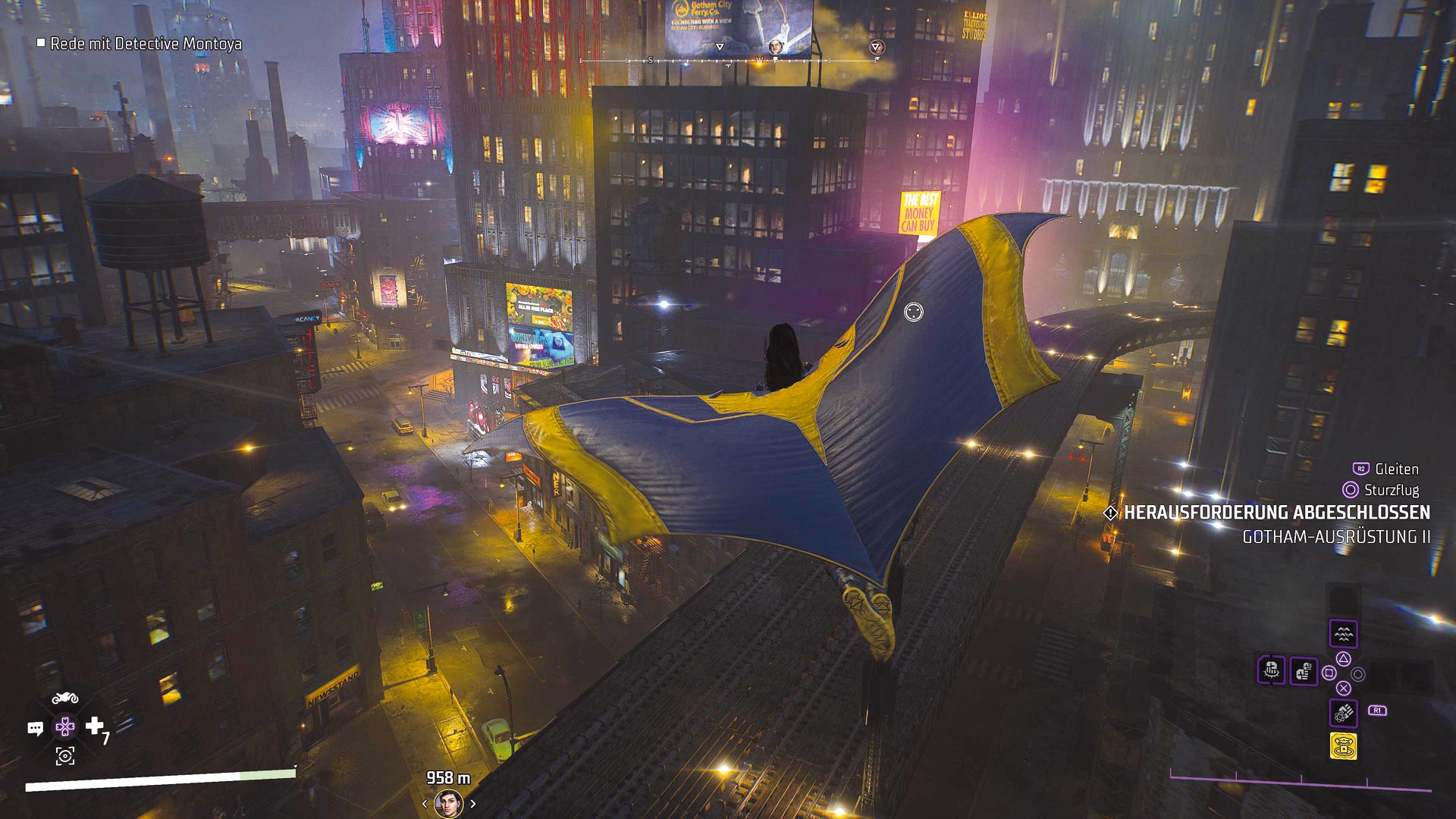Use a health pack via the plus icon
1456x819 pixels.
point(95,726)
